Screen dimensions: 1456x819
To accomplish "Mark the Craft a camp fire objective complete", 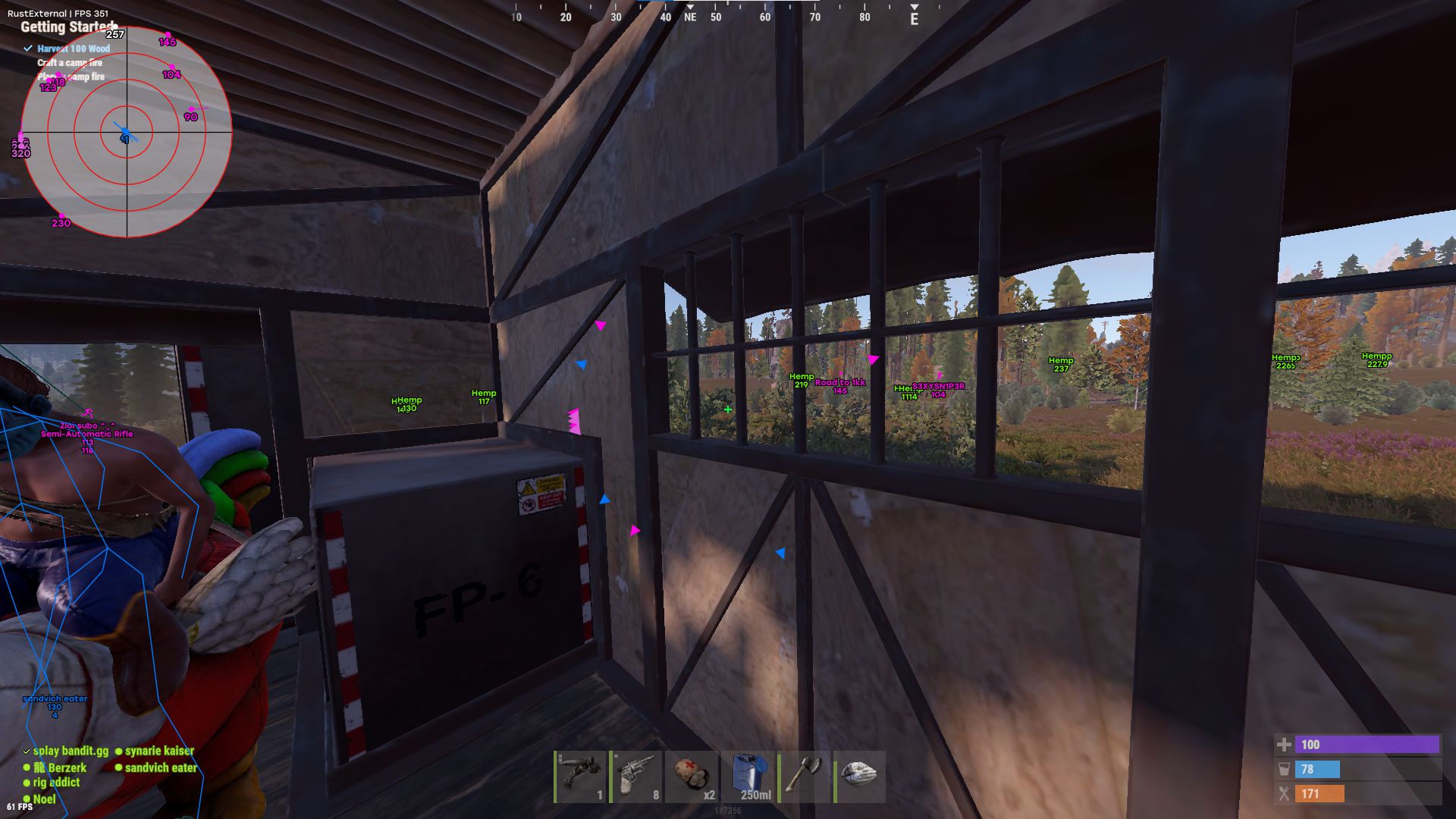I will click(69, 62).
